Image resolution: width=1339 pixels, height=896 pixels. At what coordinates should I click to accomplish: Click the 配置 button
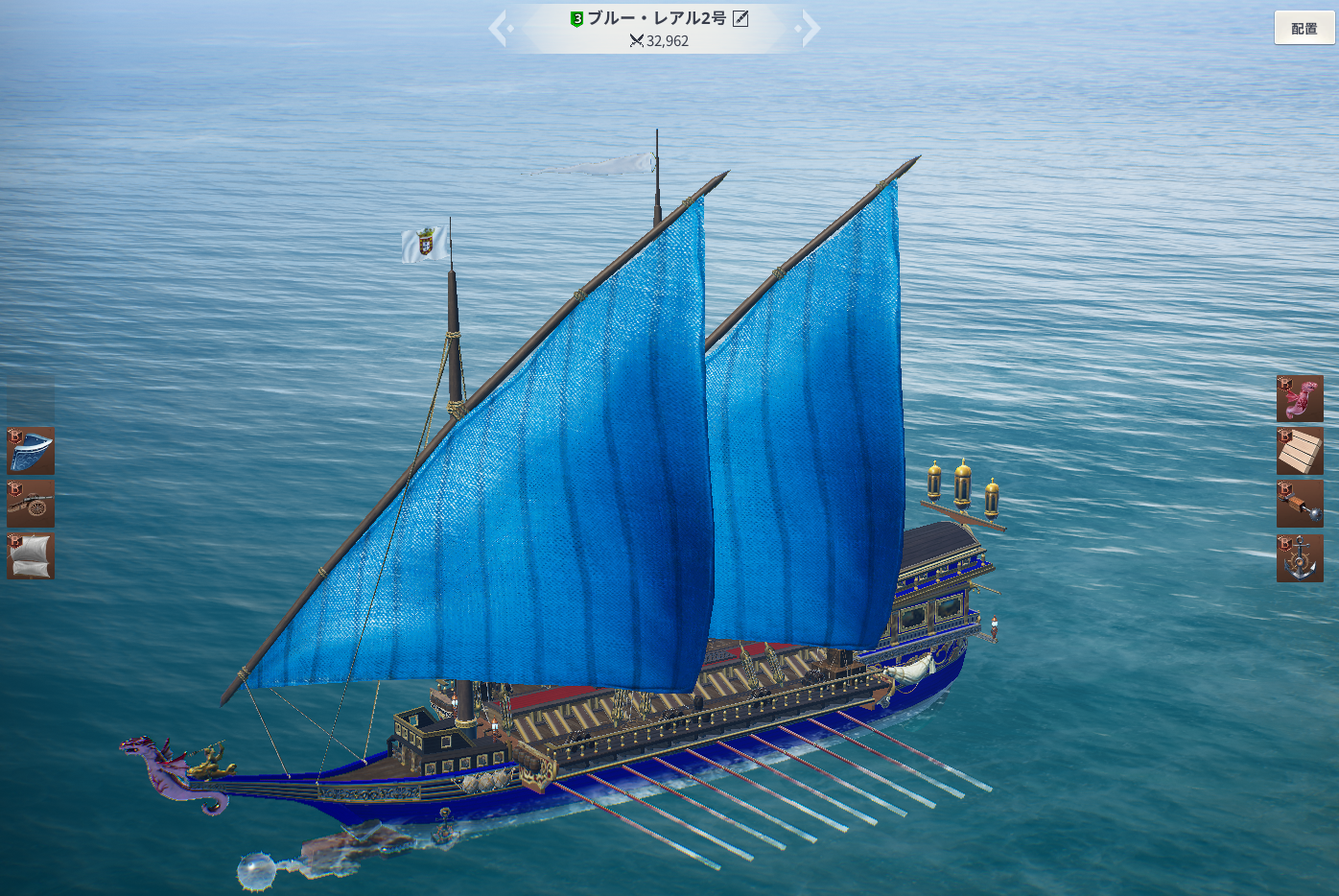(x=1304, y=28)
